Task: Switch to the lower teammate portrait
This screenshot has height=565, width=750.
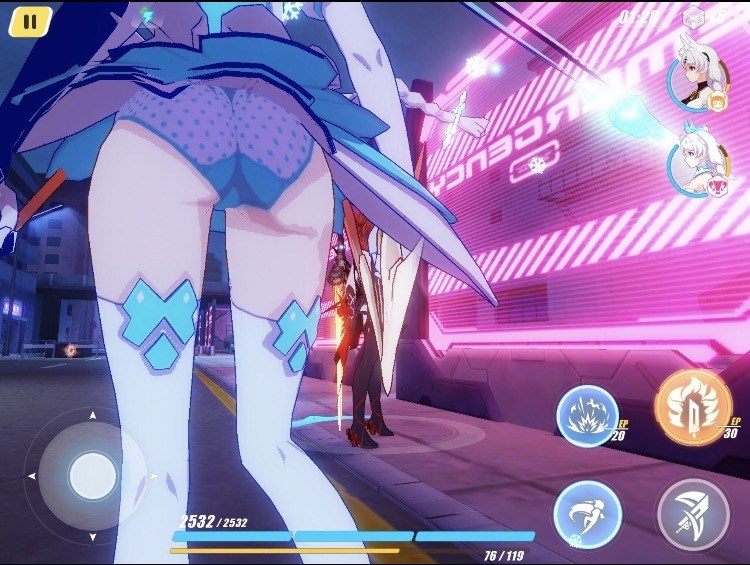Action: (x=699, y=161)
